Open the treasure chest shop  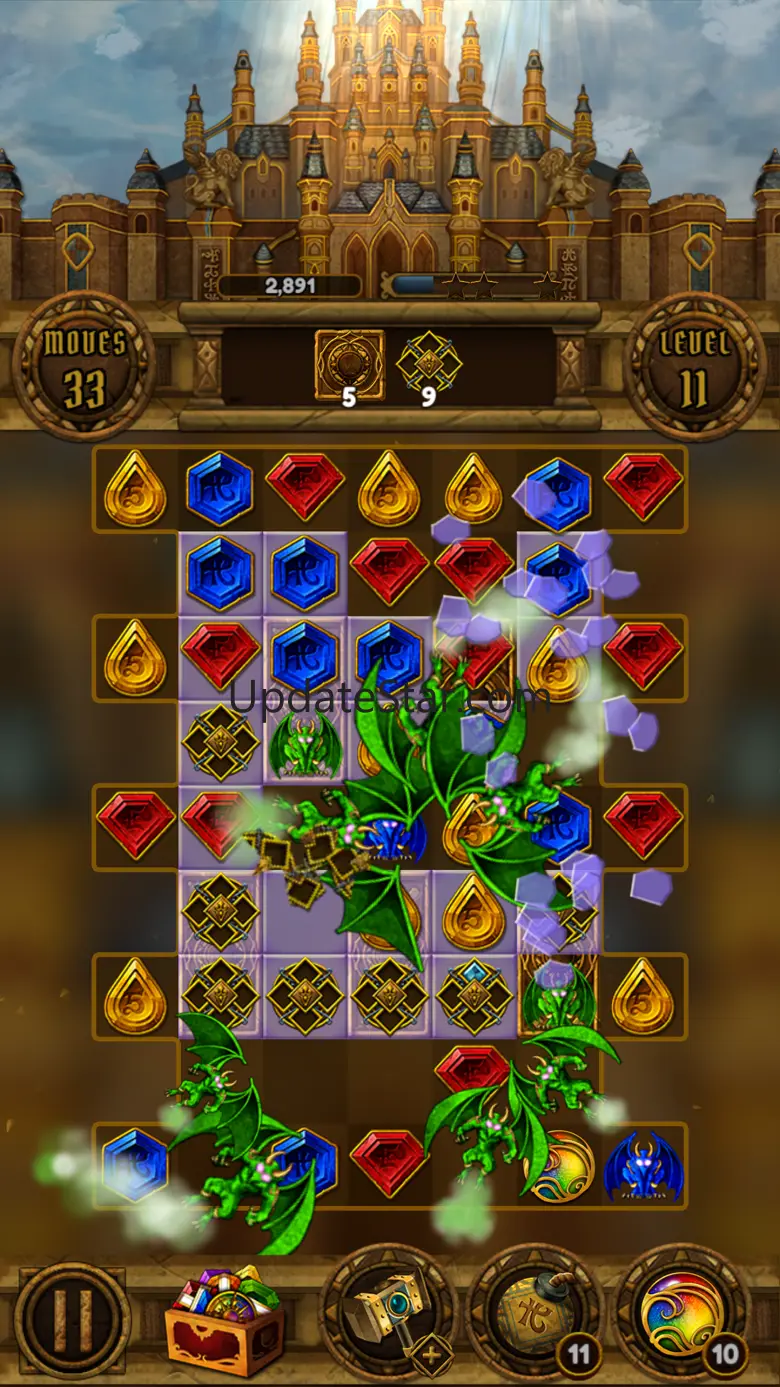point(224,1322)
